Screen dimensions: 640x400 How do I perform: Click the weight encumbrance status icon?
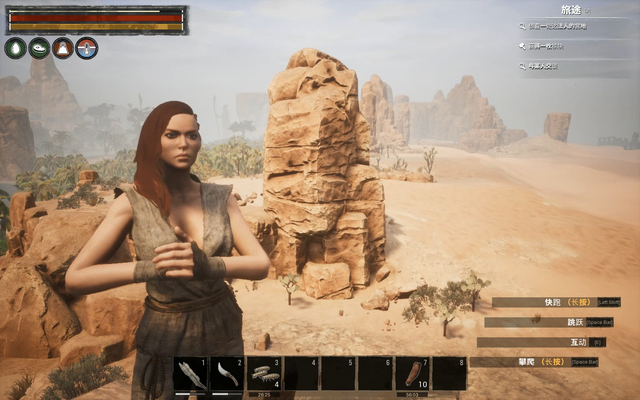63,48
